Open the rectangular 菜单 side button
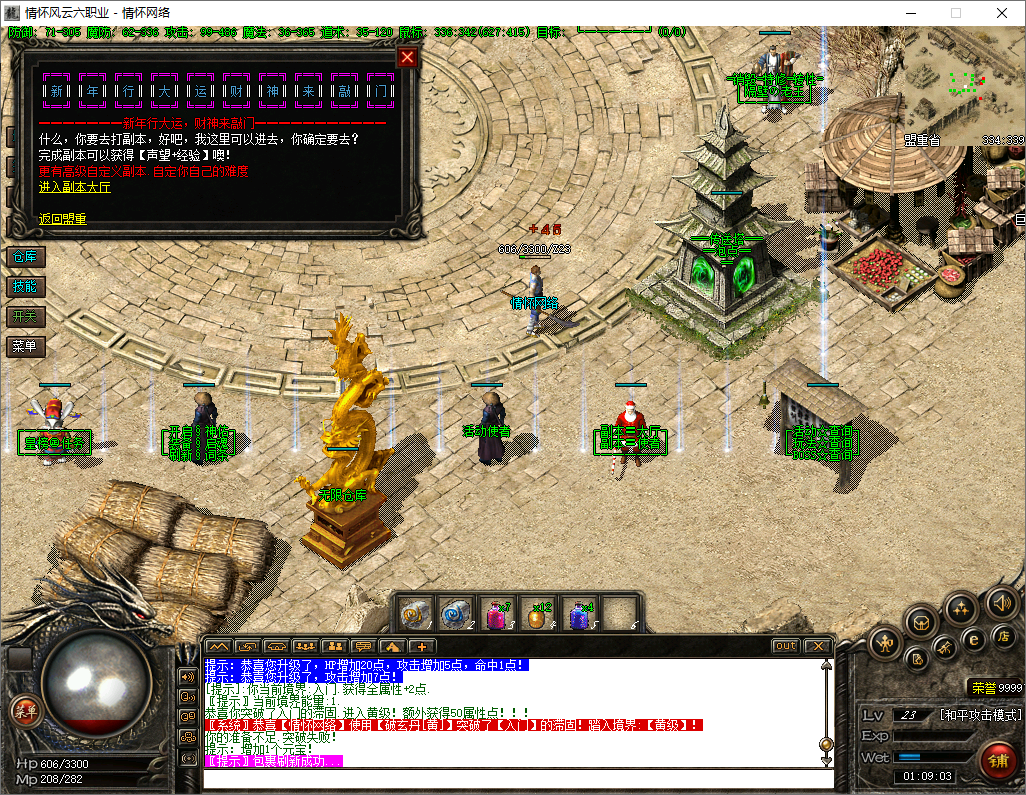The width and height of the screenshot is (1026, 795). [24, 347]
